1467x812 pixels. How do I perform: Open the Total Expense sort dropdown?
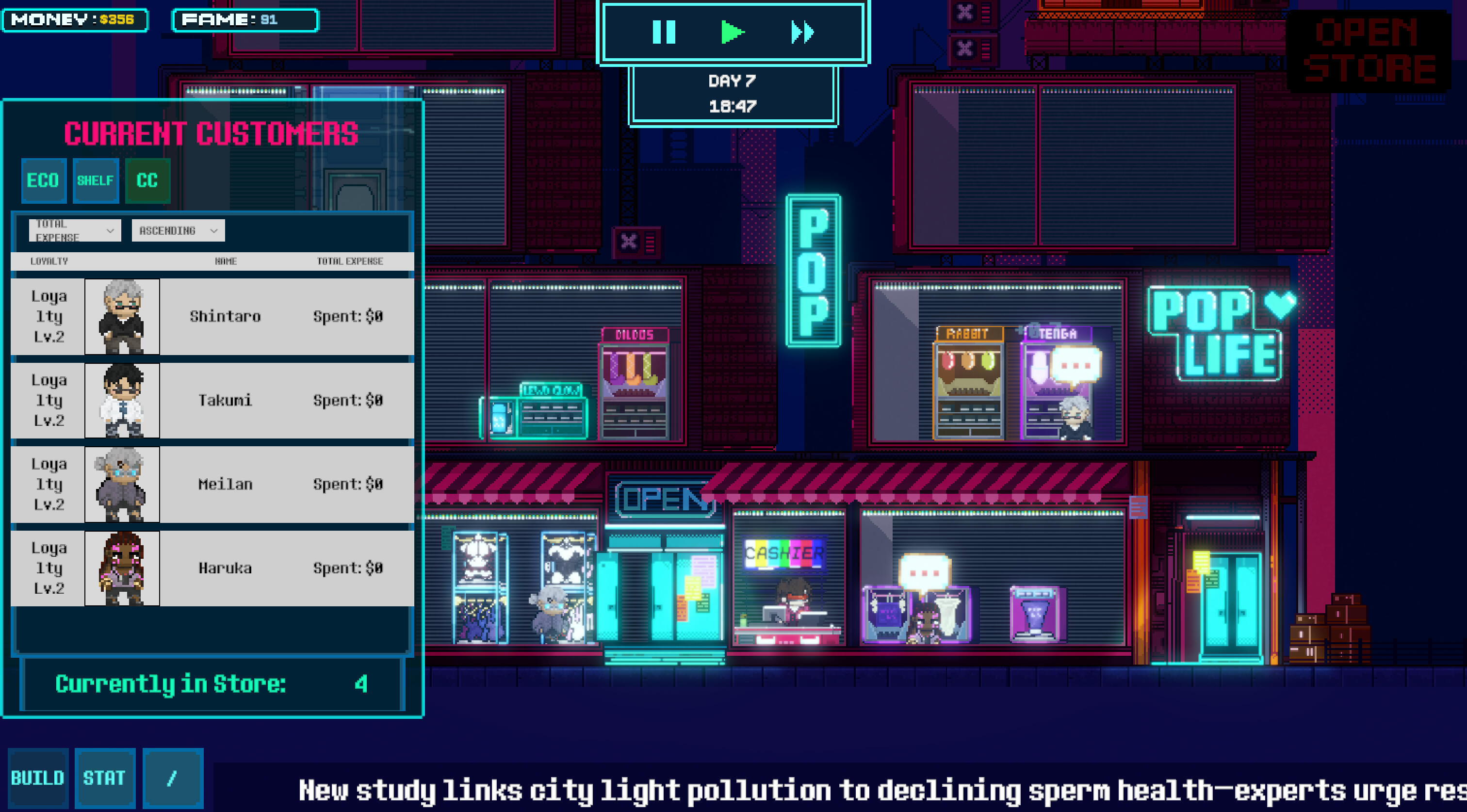tap(75, 230)
